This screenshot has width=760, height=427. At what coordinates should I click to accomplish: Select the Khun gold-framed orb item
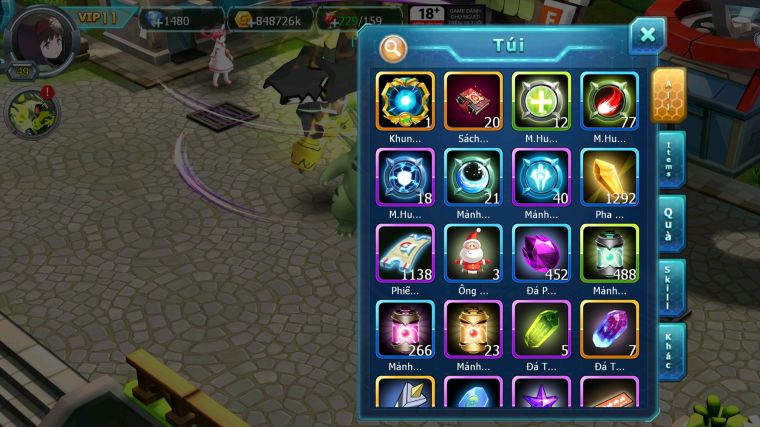[405, 101]
